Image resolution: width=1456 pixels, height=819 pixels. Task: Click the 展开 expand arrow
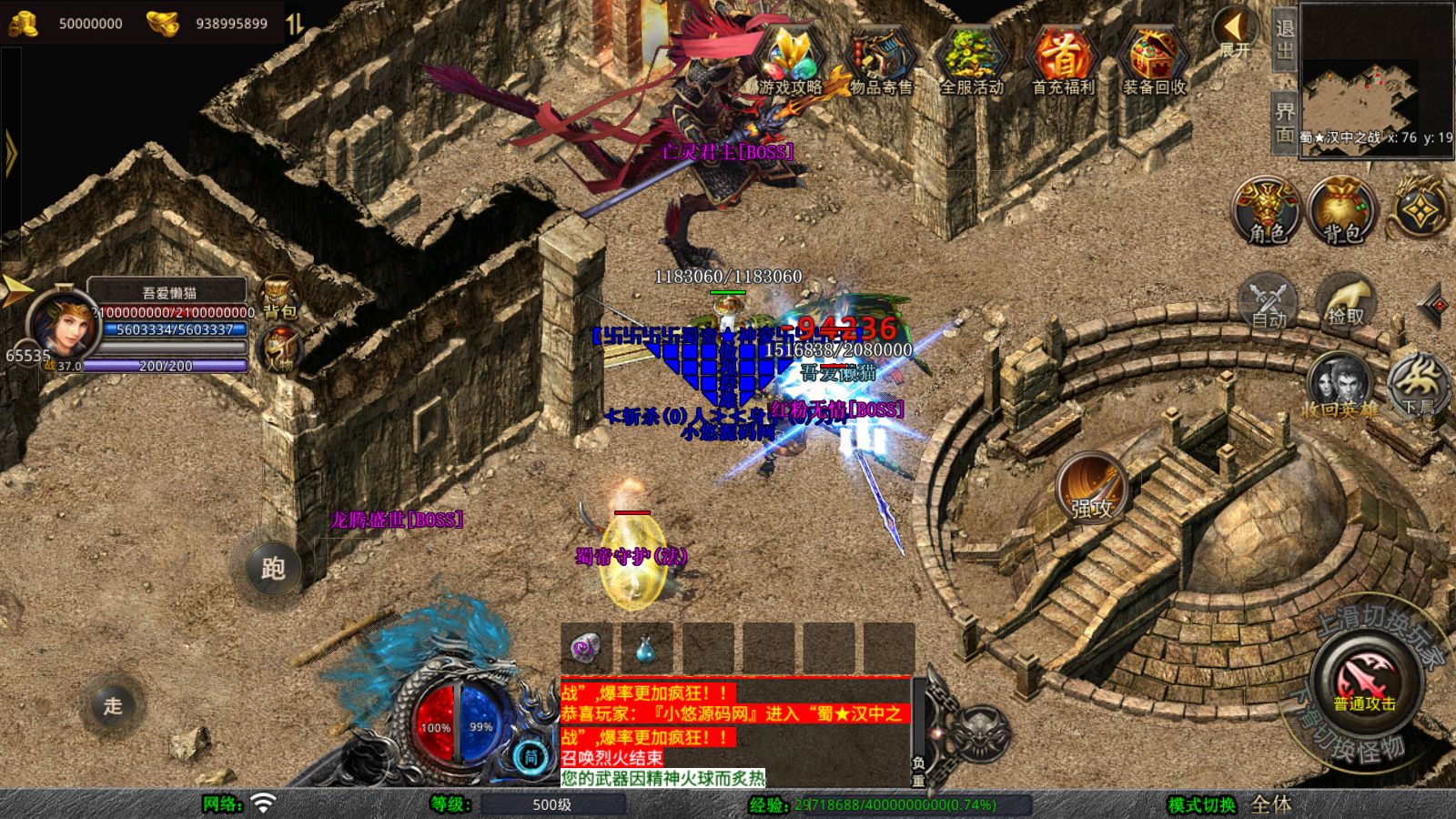[x=1235, y=34]
